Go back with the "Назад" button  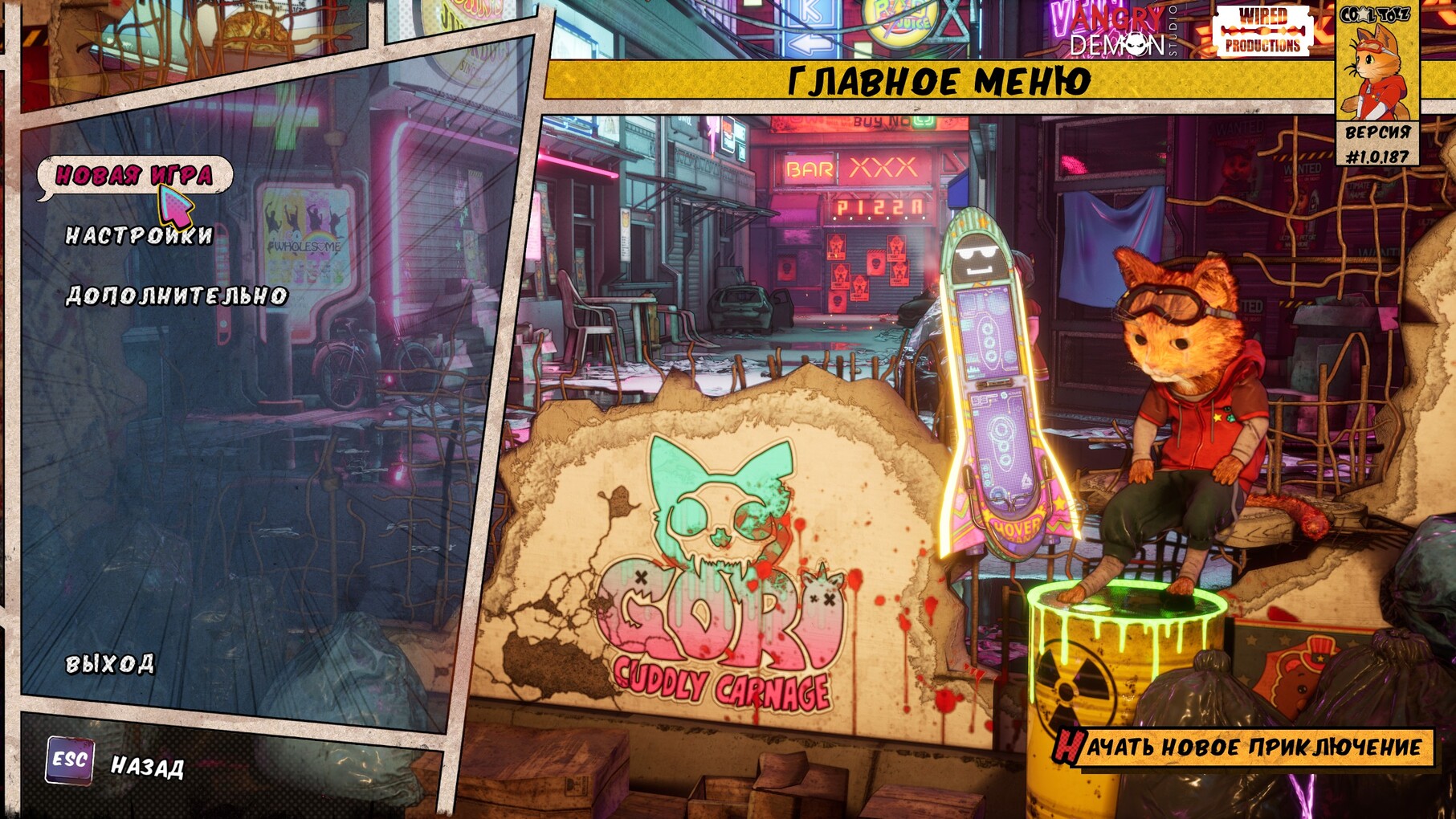tap(147, 766)
